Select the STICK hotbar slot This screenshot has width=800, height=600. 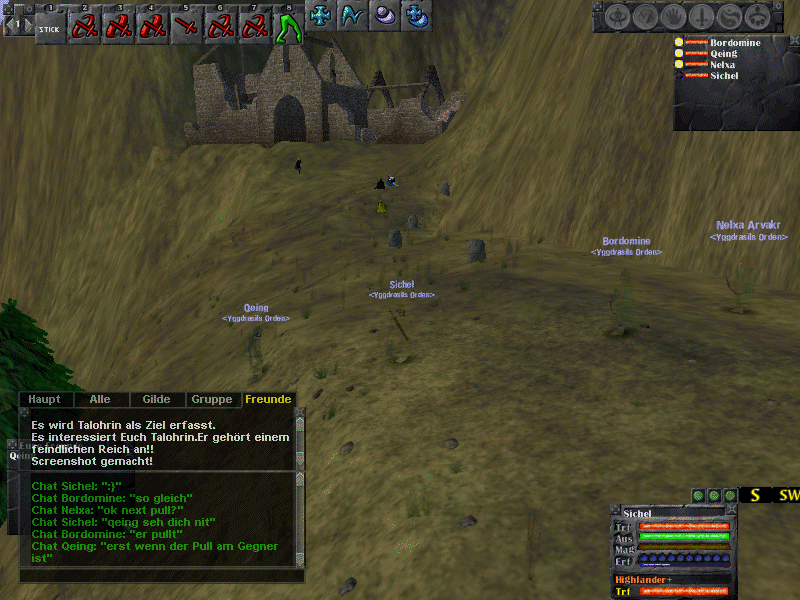tap(49, 27)
